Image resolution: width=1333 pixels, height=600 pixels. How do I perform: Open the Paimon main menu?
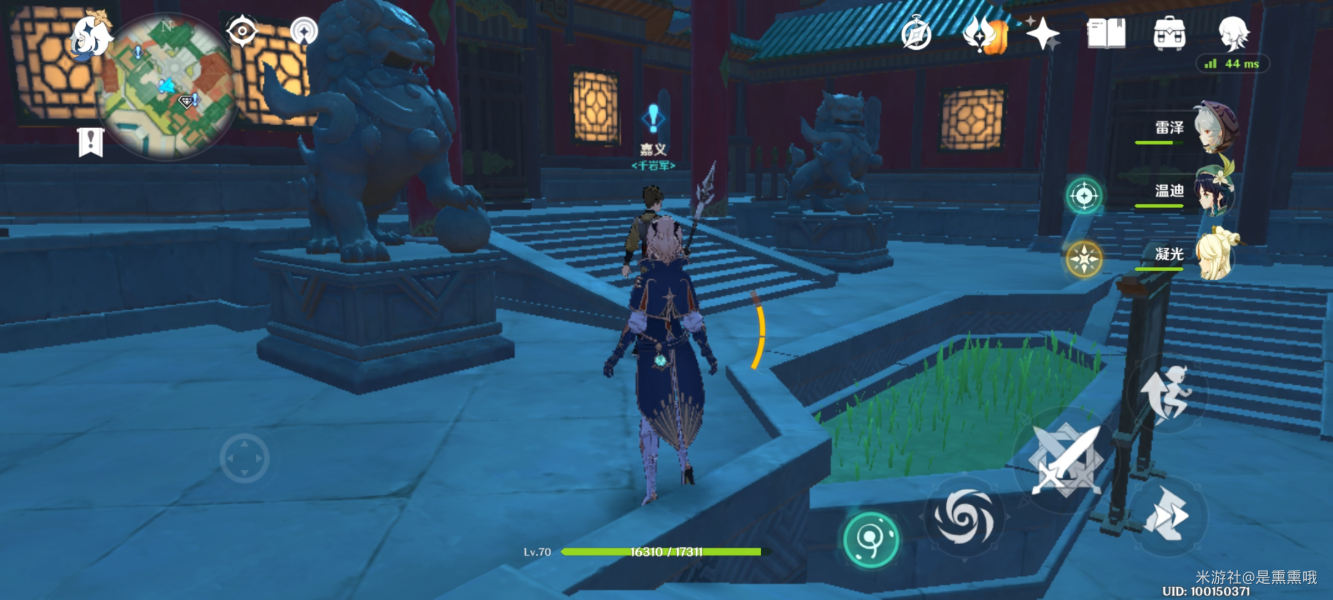pyautogui.click(x=89, y=36)
